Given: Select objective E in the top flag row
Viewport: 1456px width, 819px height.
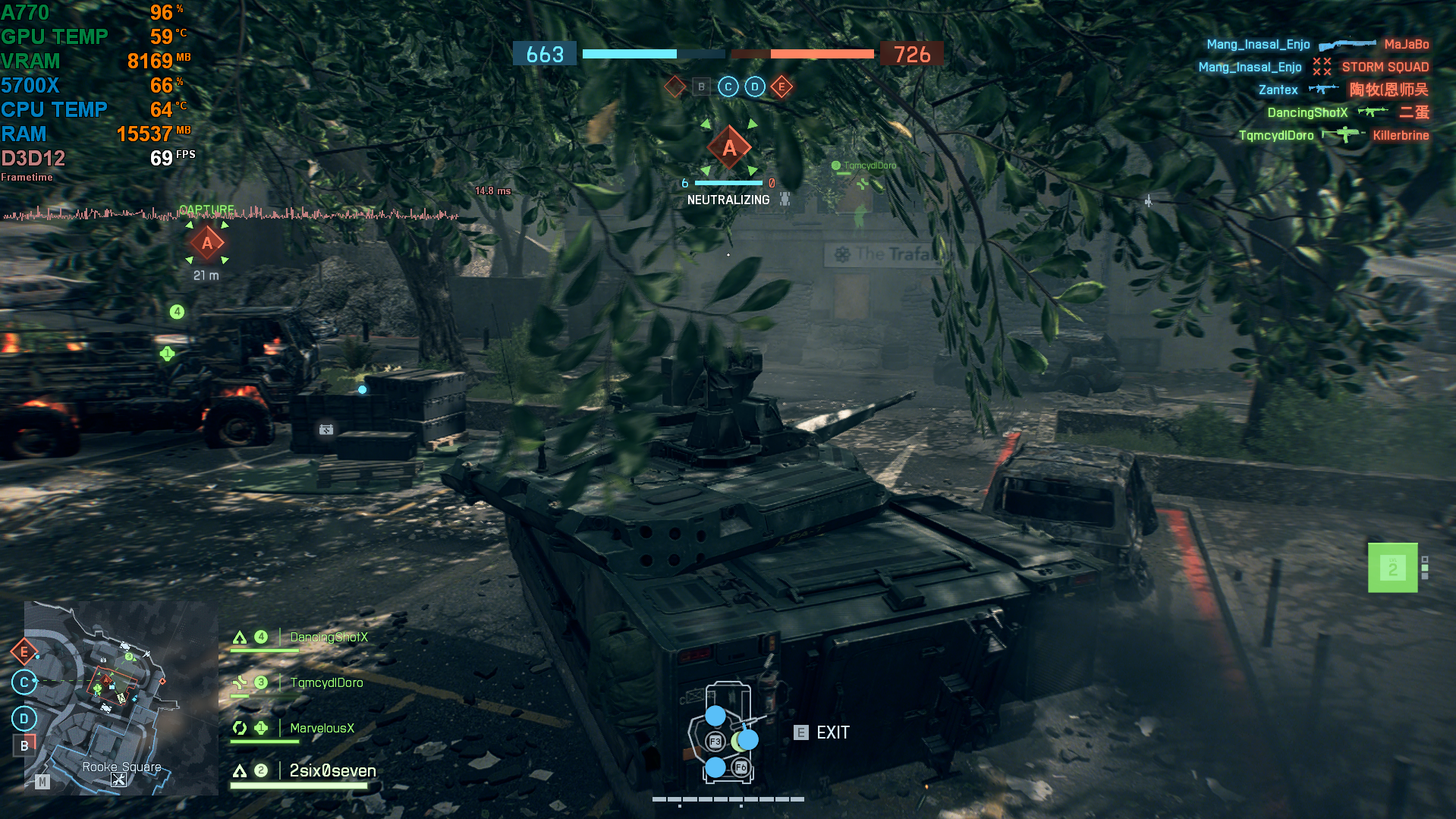Looking at the screenshot, I should [x=781, y=87].
